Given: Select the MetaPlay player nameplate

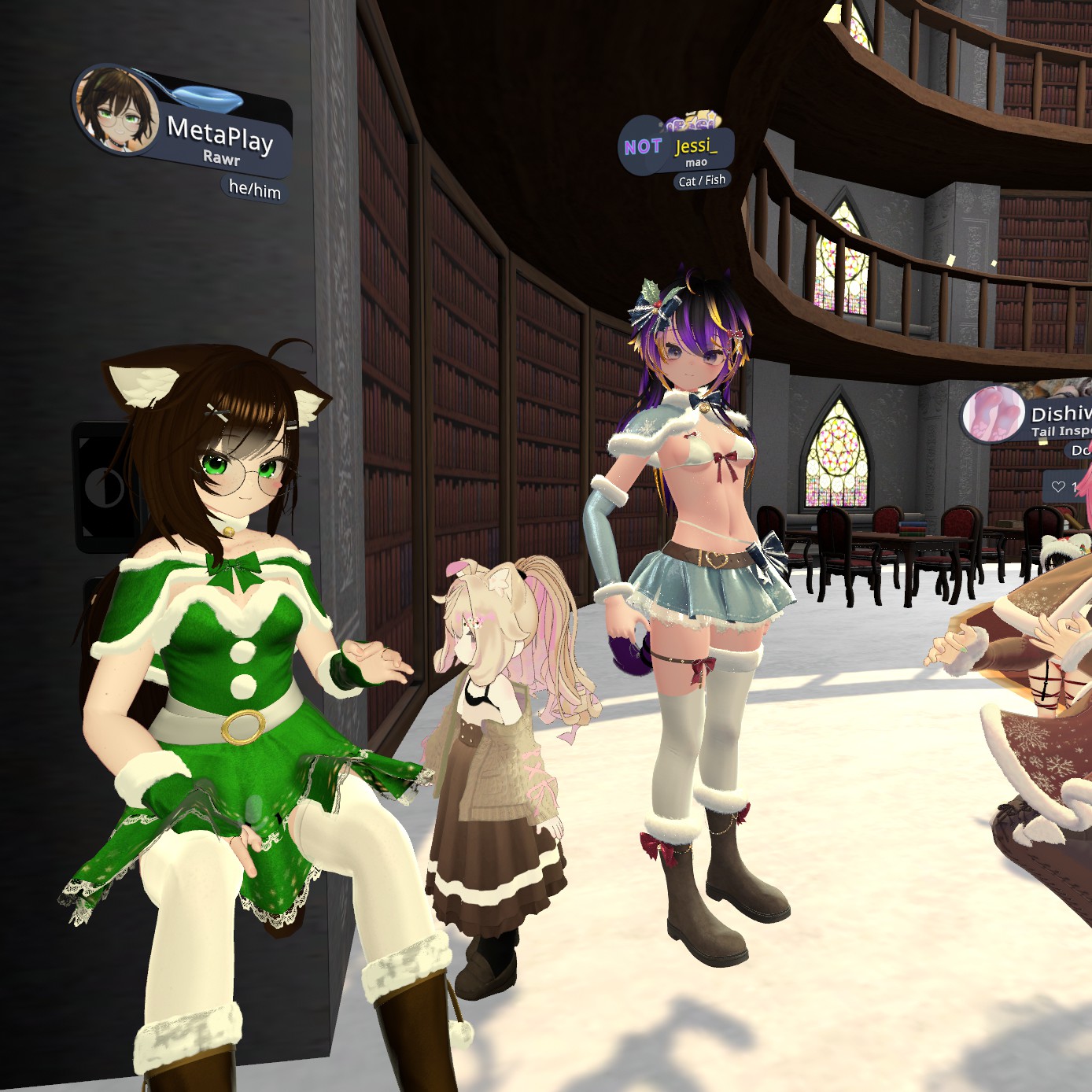Looking at the screenshot, I should [220, 136].
